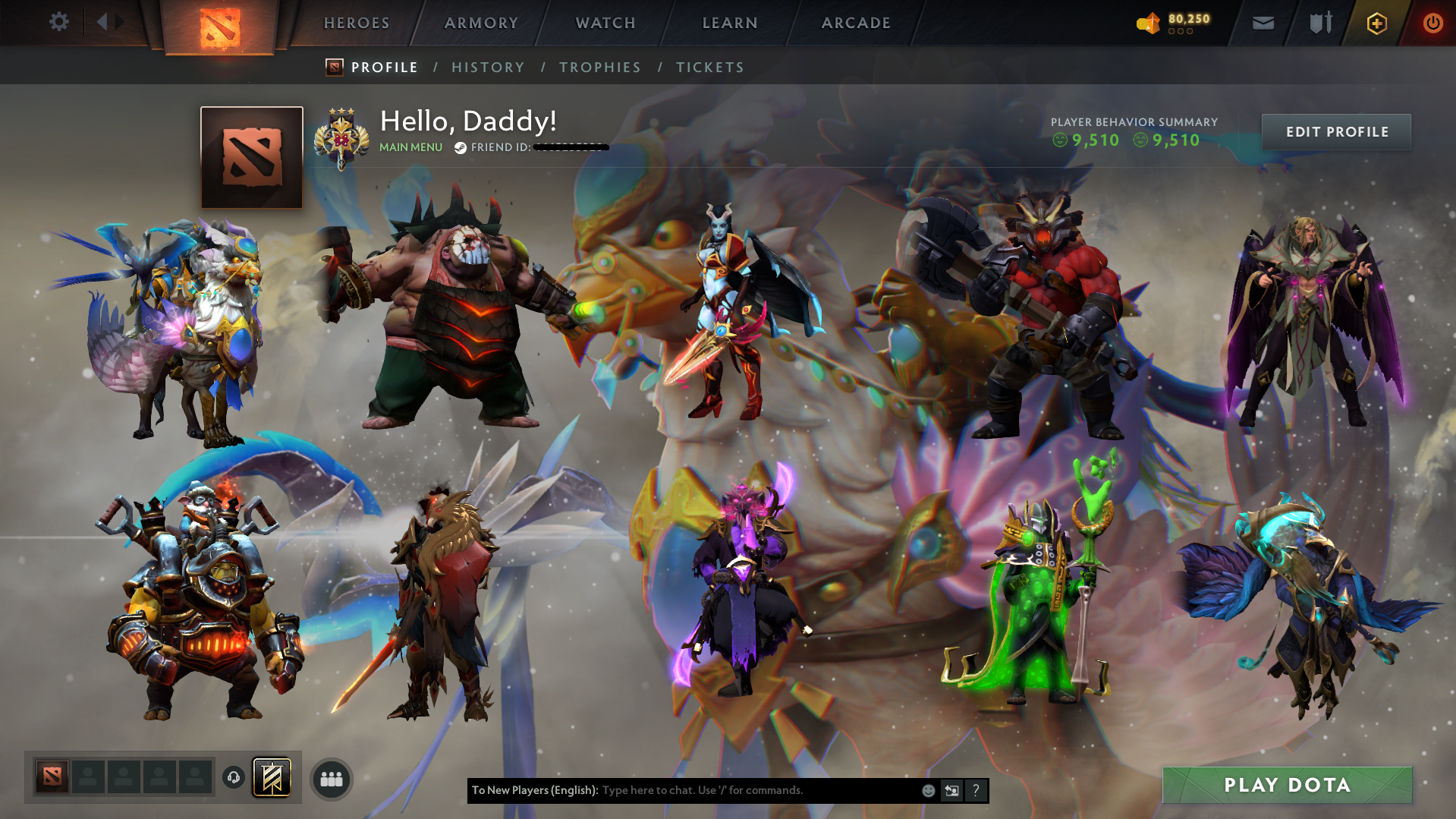Click the microphone headset icon near party slots
Viewport: 1456px width, 819px height.
(234, 776)
